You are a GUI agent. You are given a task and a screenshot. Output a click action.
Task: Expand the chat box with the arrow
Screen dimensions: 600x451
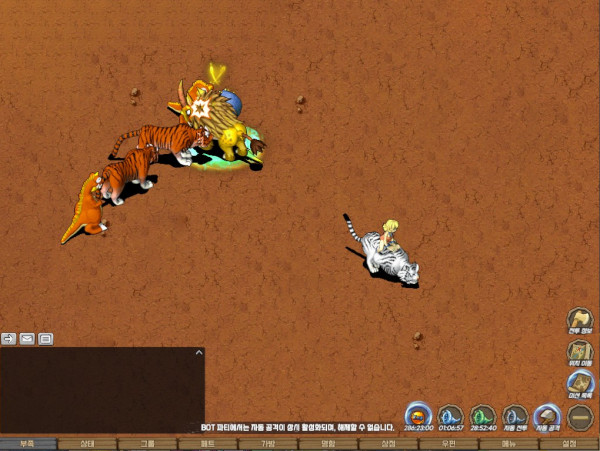pyautogui.click(x=199, y=352)
